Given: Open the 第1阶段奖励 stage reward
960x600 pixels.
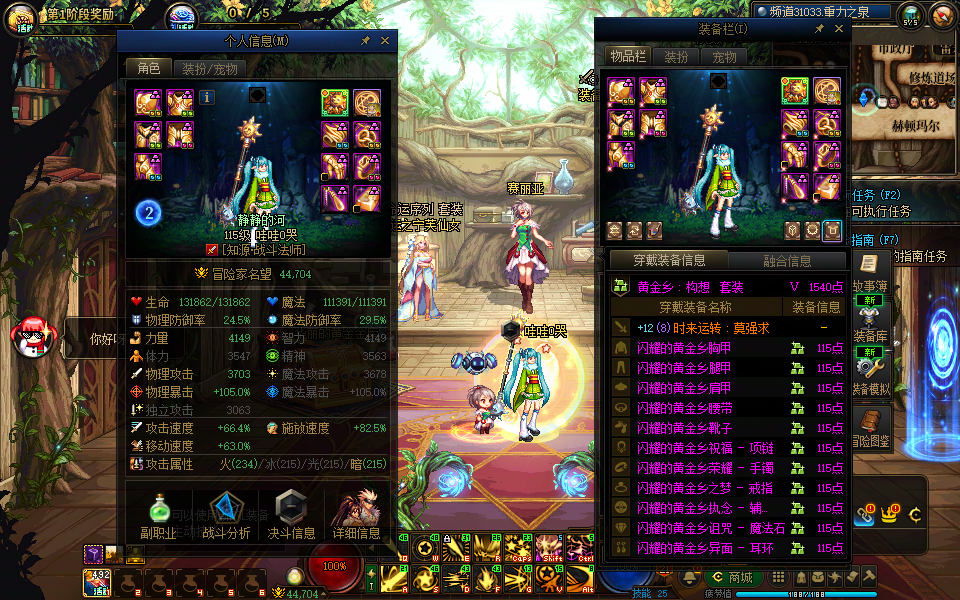Looking at the screenshot, I should 70,17.
